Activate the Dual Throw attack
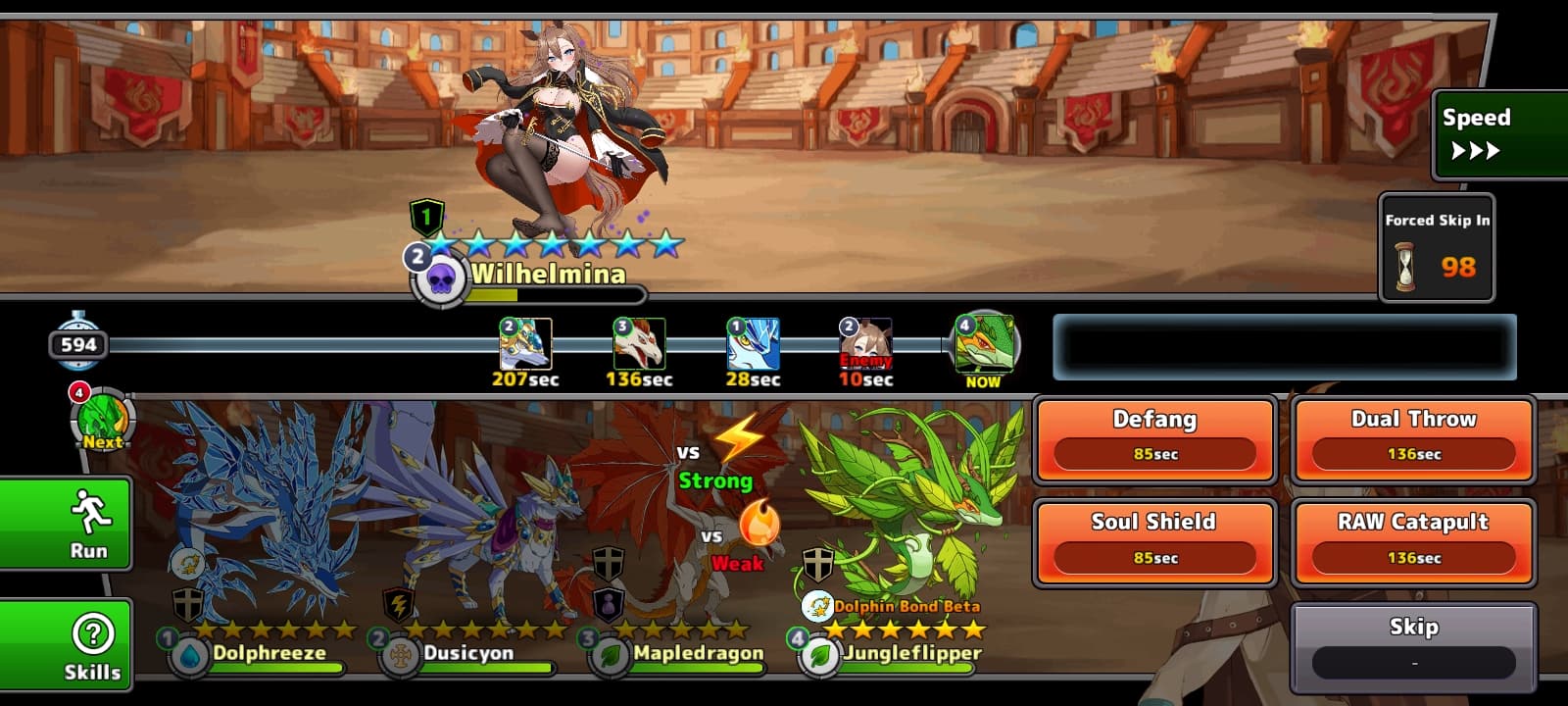 tap(1413, 438)
